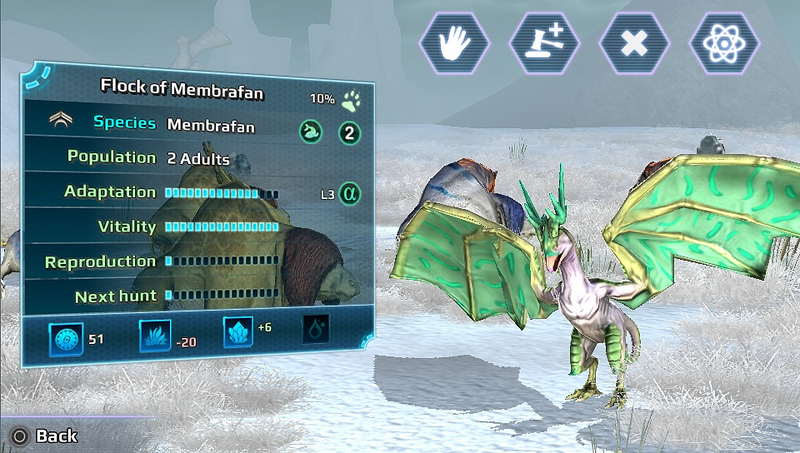
Task: Select the Species row in the panel
Action: (200, 126)
